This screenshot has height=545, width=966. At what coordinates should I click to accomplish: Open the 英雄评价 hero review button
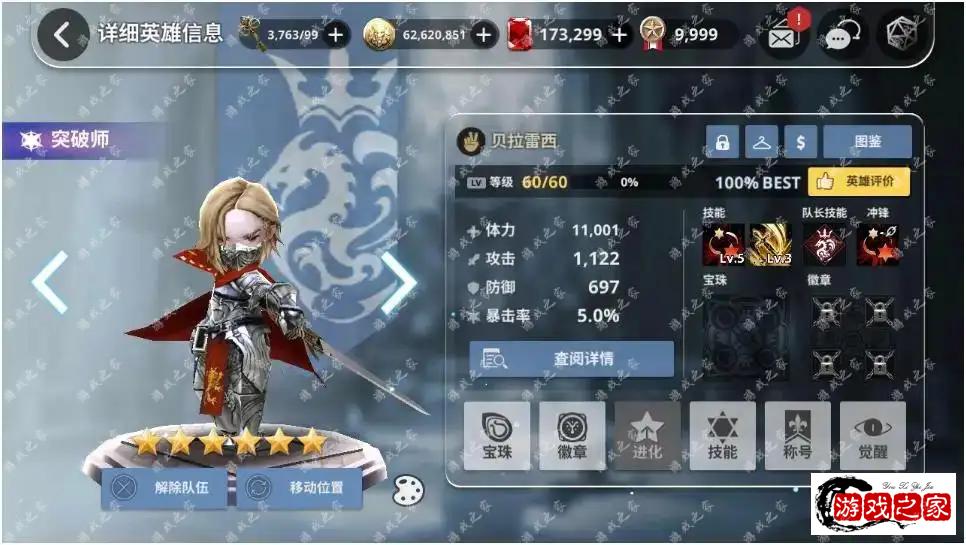[859, 182]
